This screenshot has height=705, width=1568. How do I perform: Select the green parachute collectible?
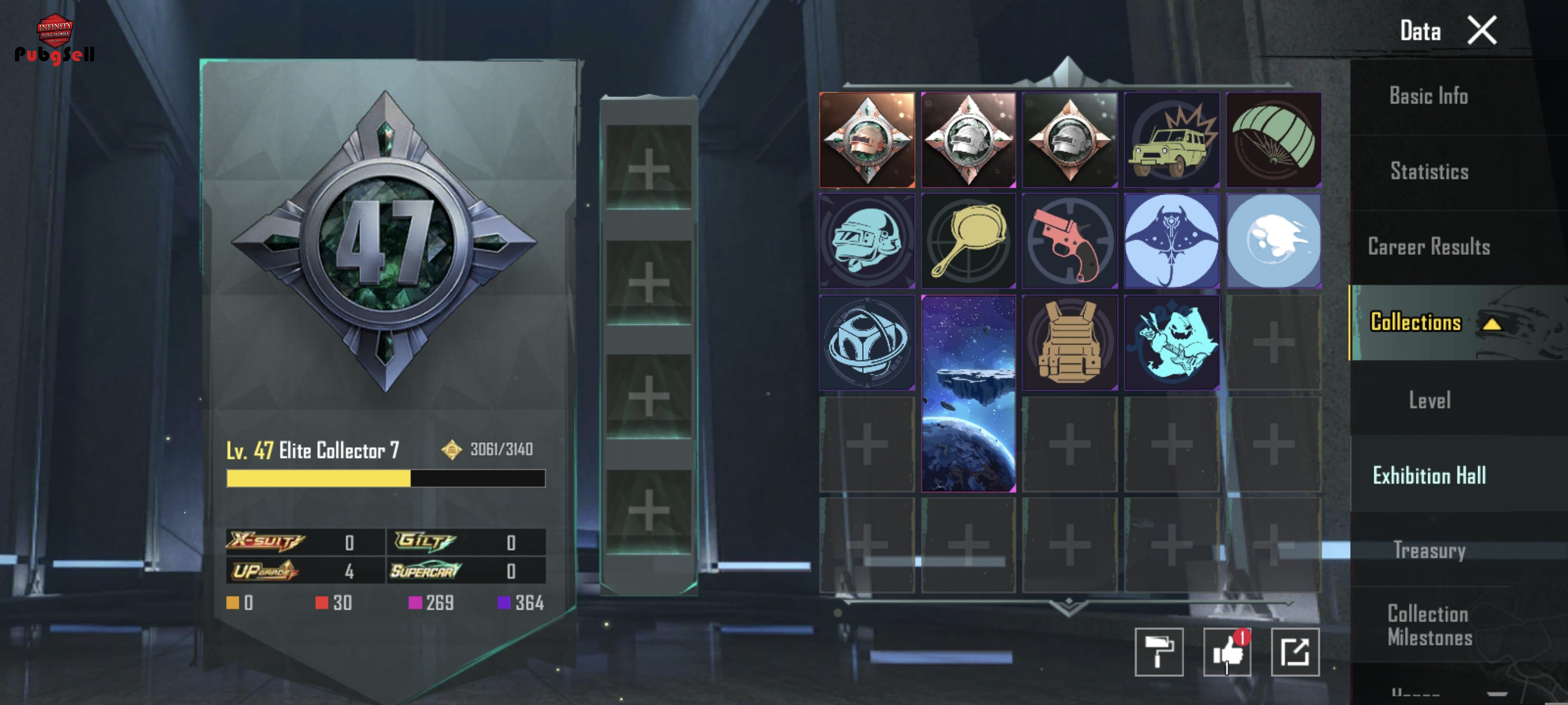(x=1273, y=140)
